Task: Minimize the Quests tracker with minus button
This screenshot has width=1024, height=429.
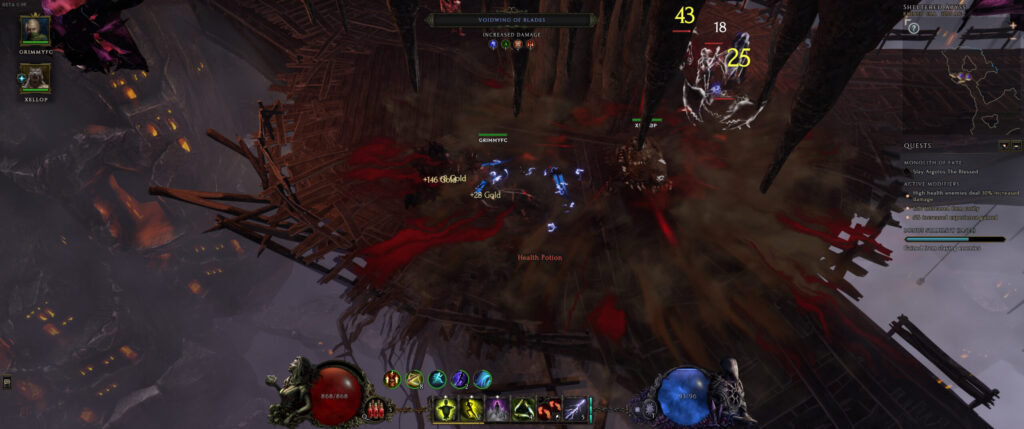Action: coord(1015,146)
